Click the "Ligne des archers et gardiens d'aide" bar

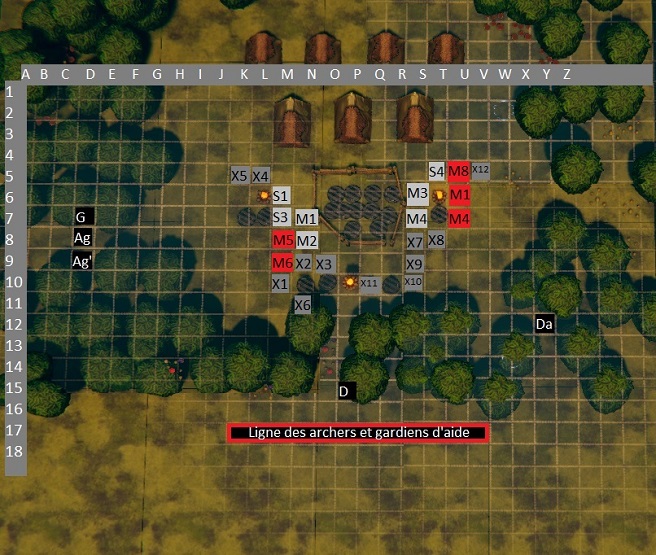point(358,433)
